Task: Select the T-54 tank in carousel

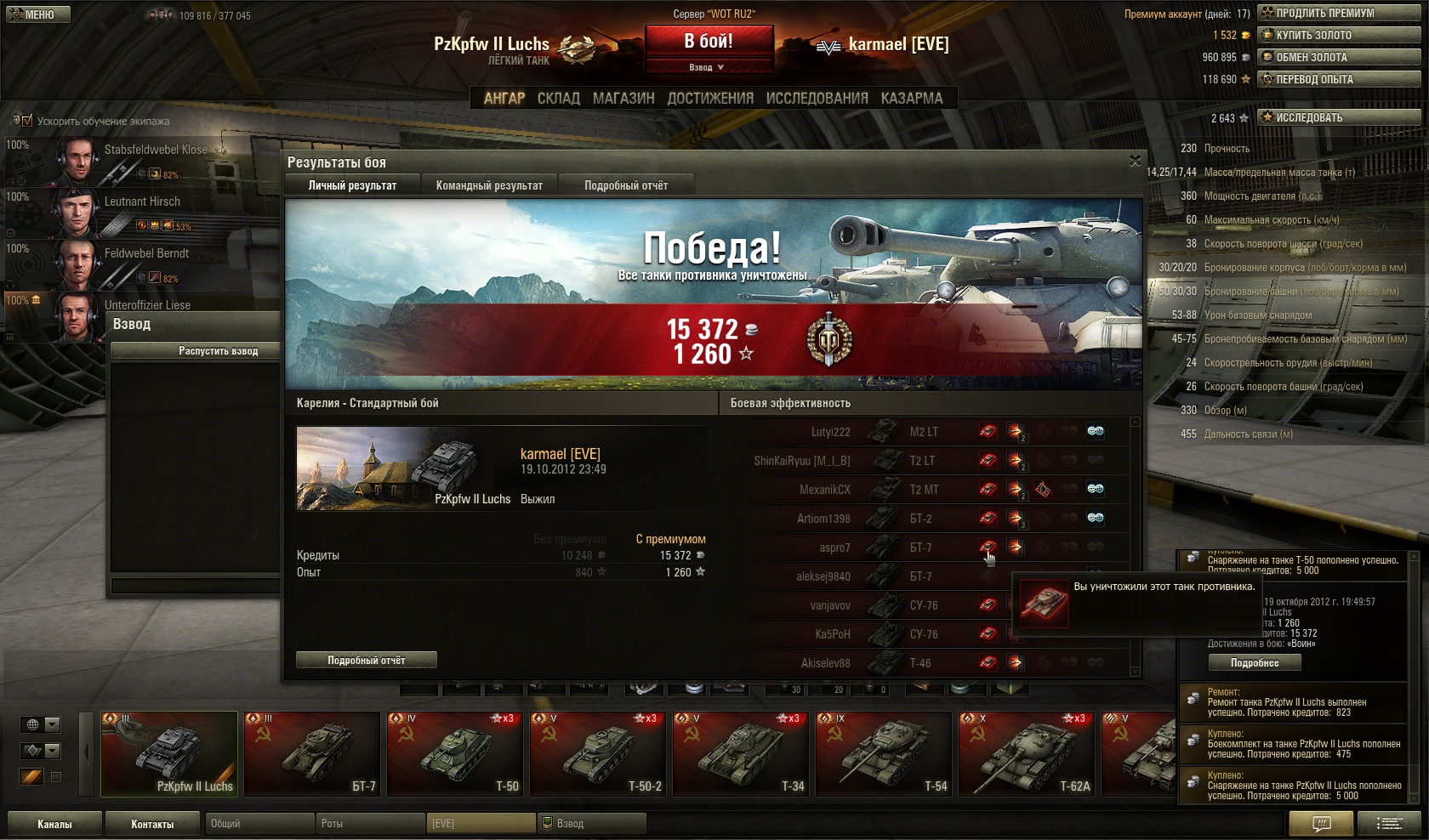Action: click(x=884, y=753)
